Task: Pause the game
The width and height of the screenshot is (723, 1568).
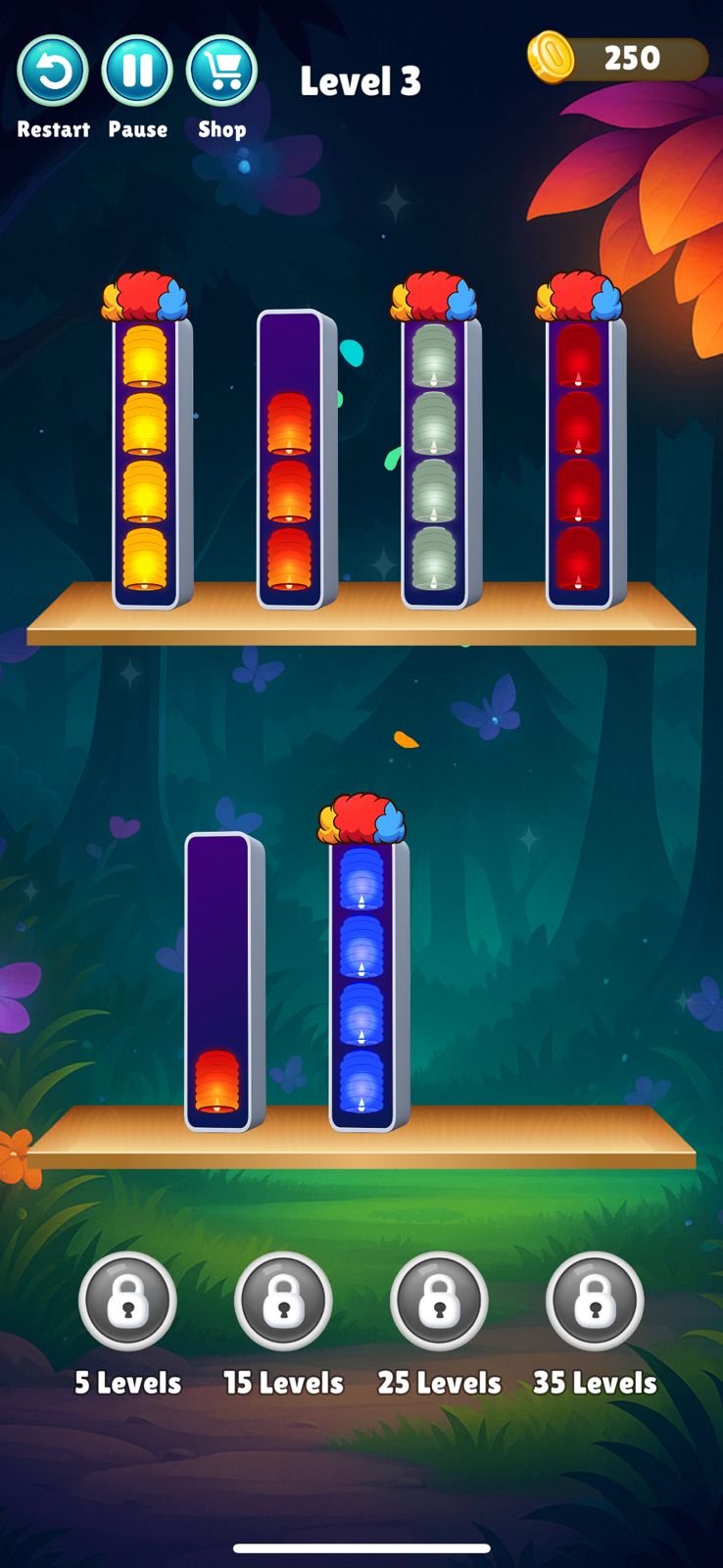Action: click(x=137, y=72)
